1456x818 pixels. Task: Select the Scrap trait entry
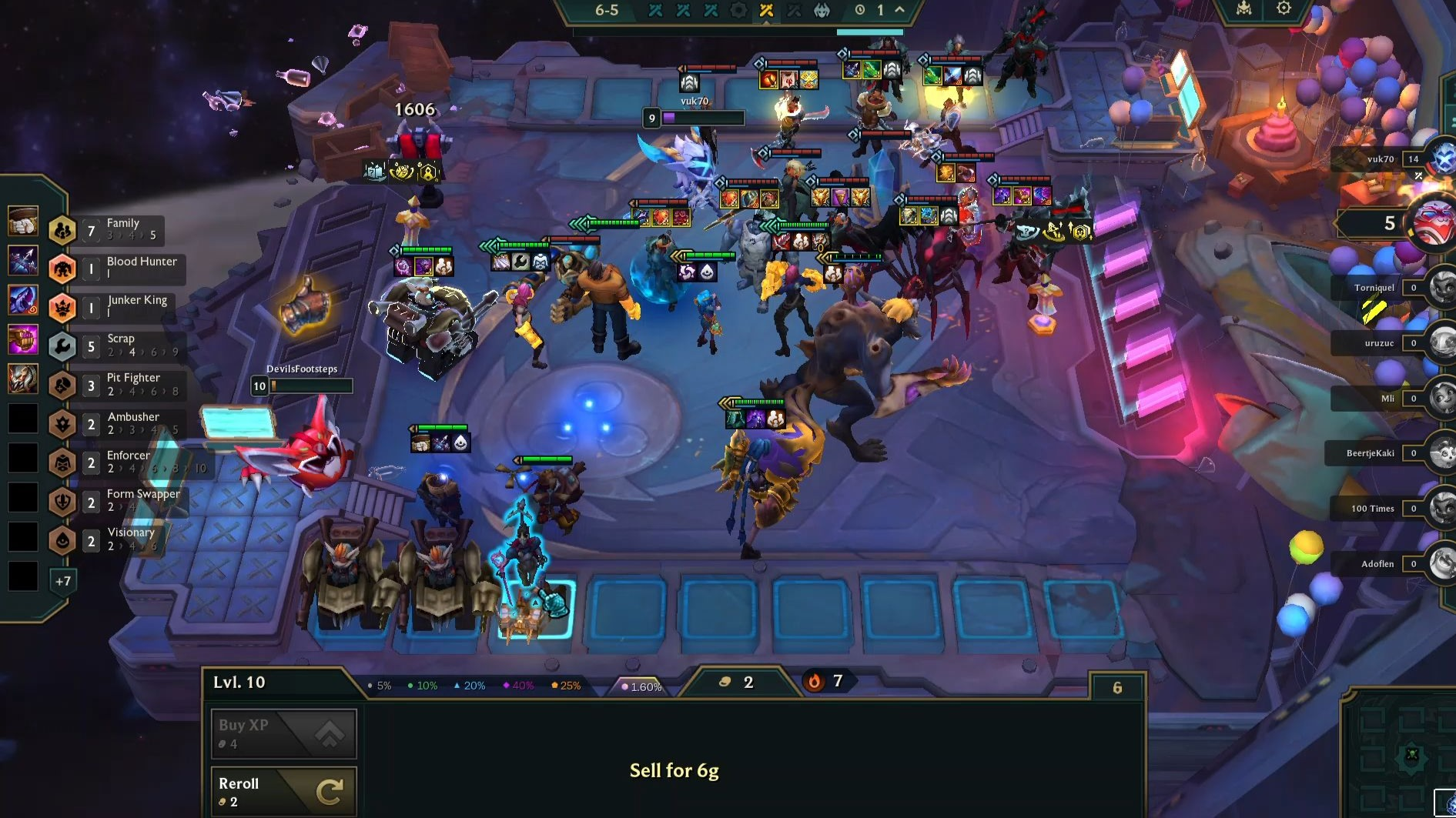point(122,346)
